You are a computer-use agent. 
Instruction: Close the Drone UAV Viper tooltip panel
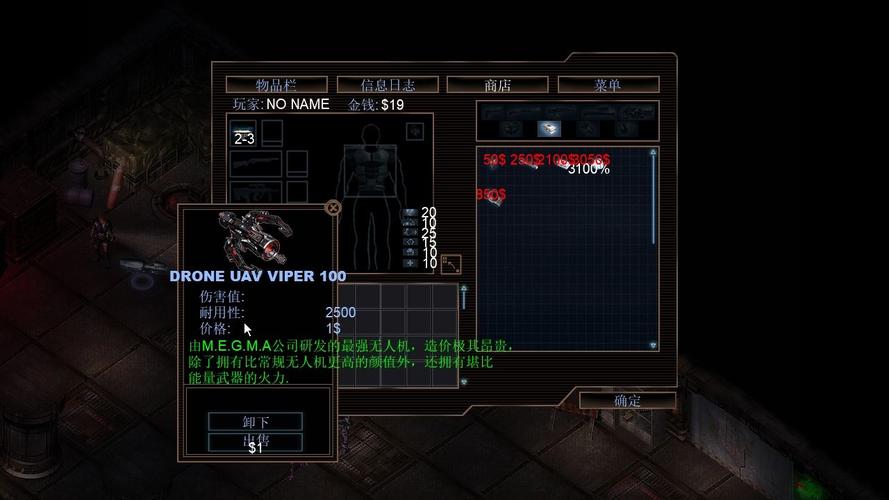pos(334,208)
